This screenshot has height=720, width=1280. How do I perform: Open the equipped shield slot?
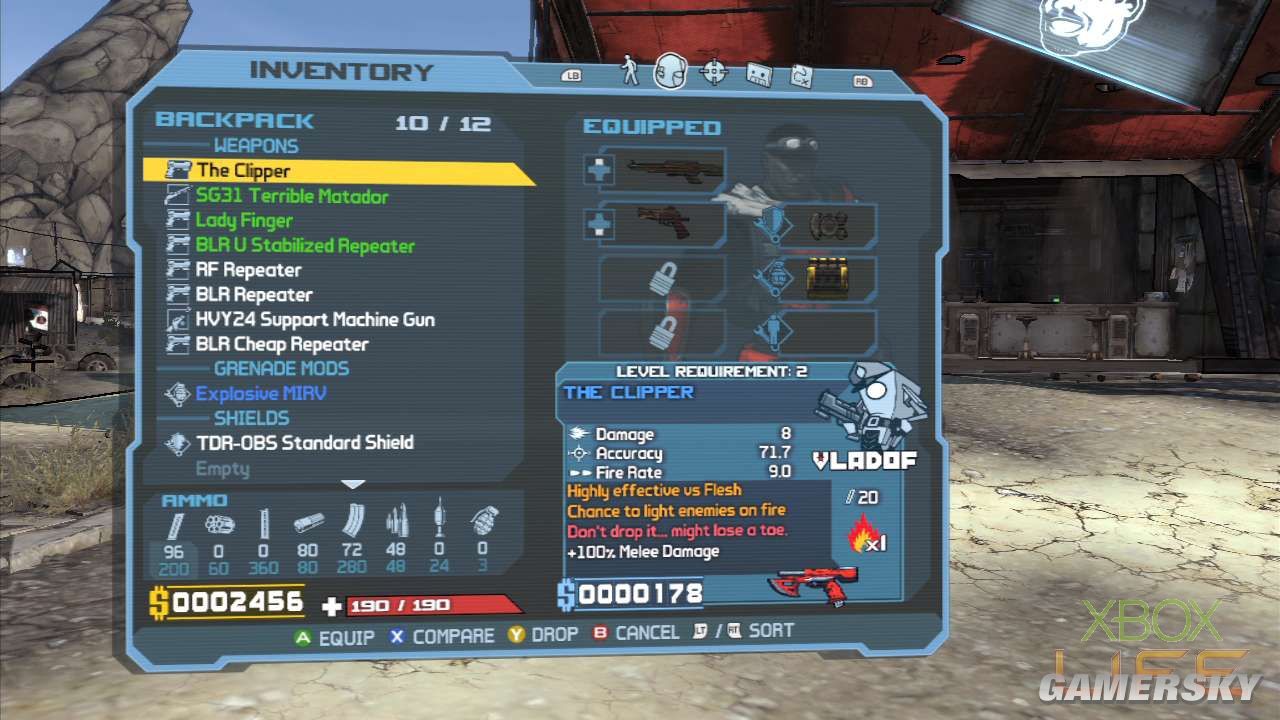[828, 278]
